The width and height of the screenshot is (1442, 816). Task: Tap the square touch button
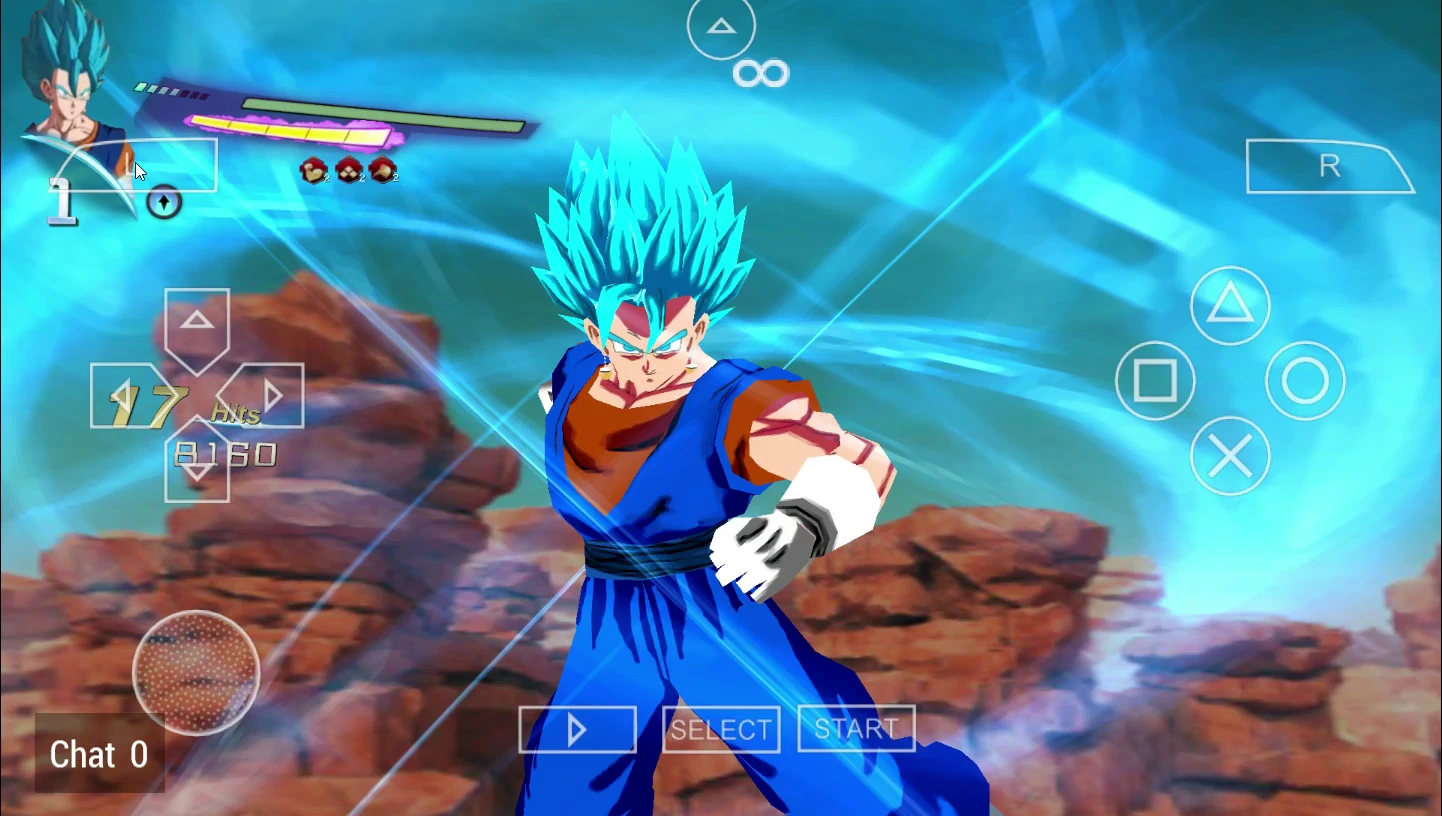tap(1155, 381)
